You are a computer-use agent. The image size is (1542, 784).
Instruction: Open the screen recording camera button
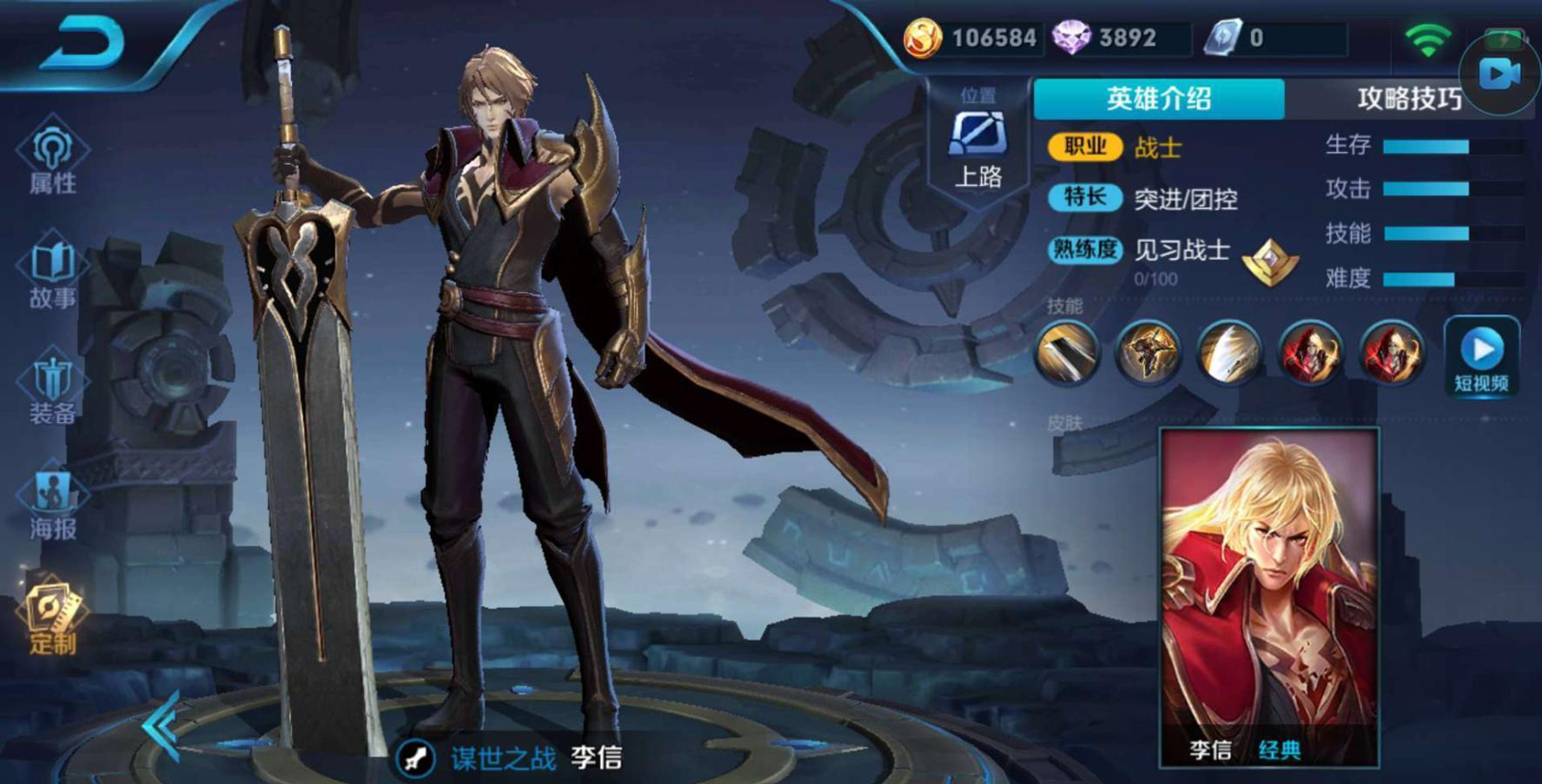point(1500,72)
